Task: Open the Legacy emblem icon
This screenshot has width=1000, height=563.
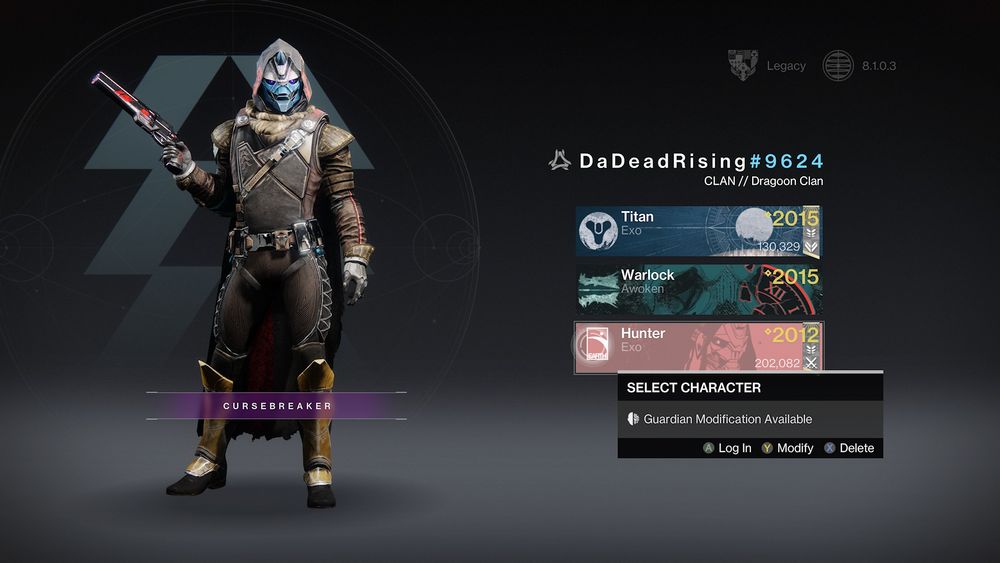Action: (x=742, y=66)
